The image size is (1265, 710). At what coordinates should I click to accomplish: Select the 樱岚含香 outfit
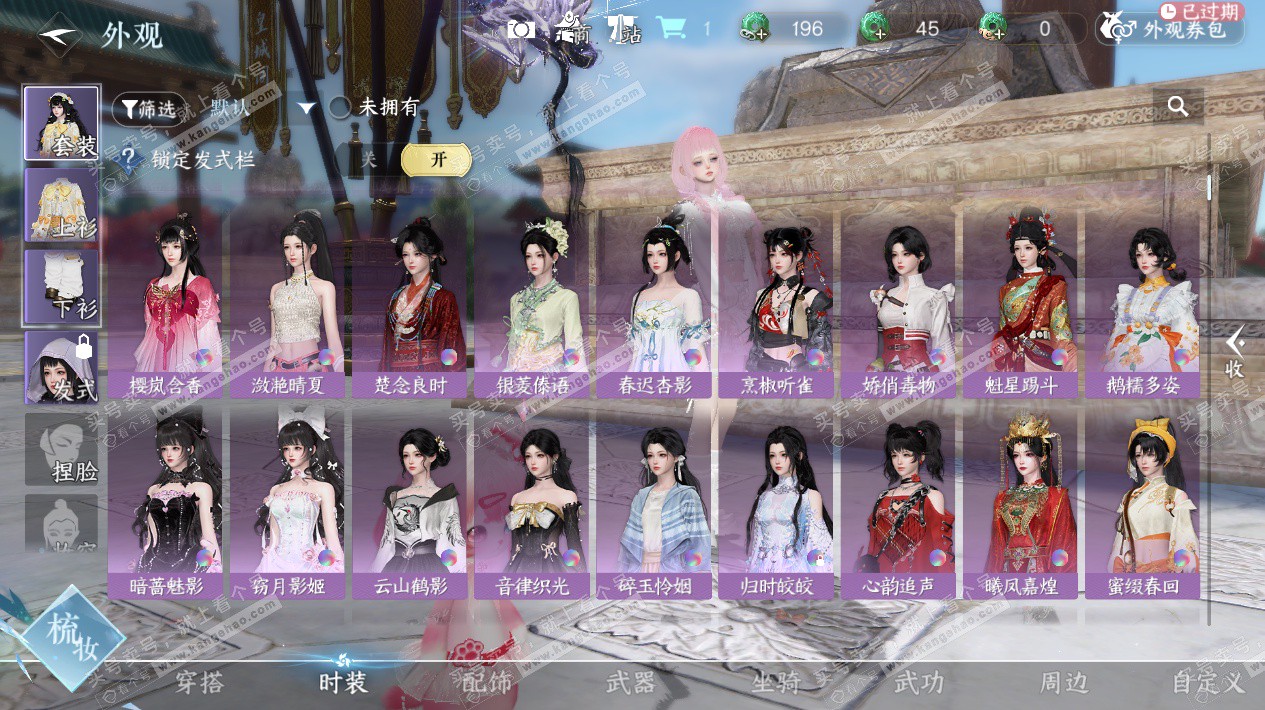(166, 305)
